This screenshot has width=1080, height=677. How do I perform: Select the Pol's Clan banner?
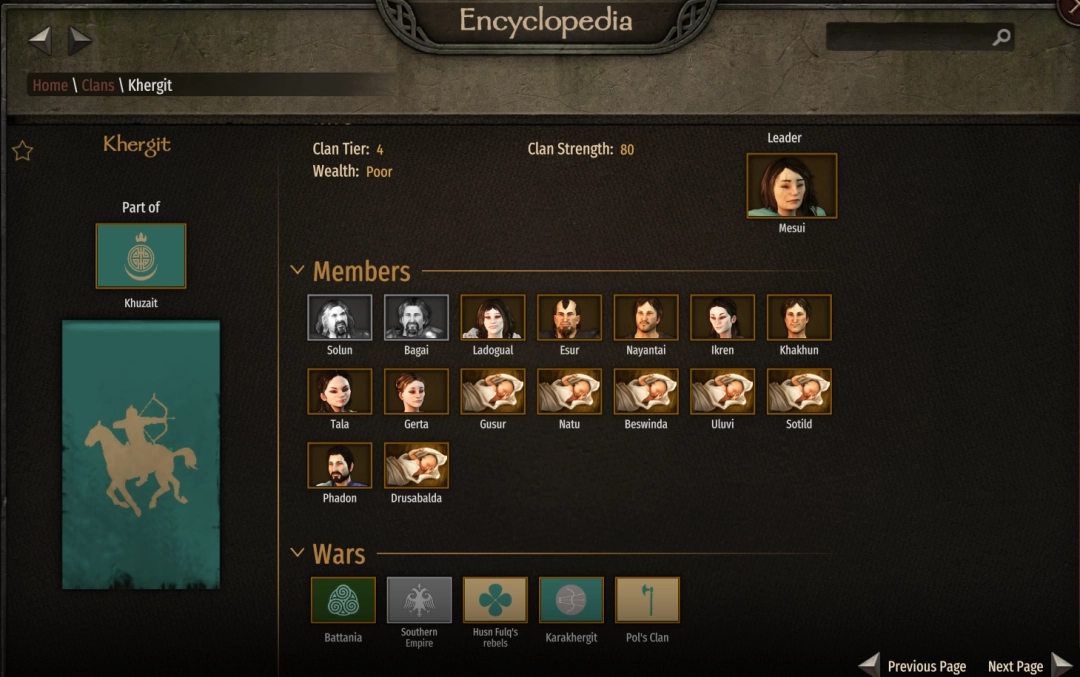coord(647,600)
